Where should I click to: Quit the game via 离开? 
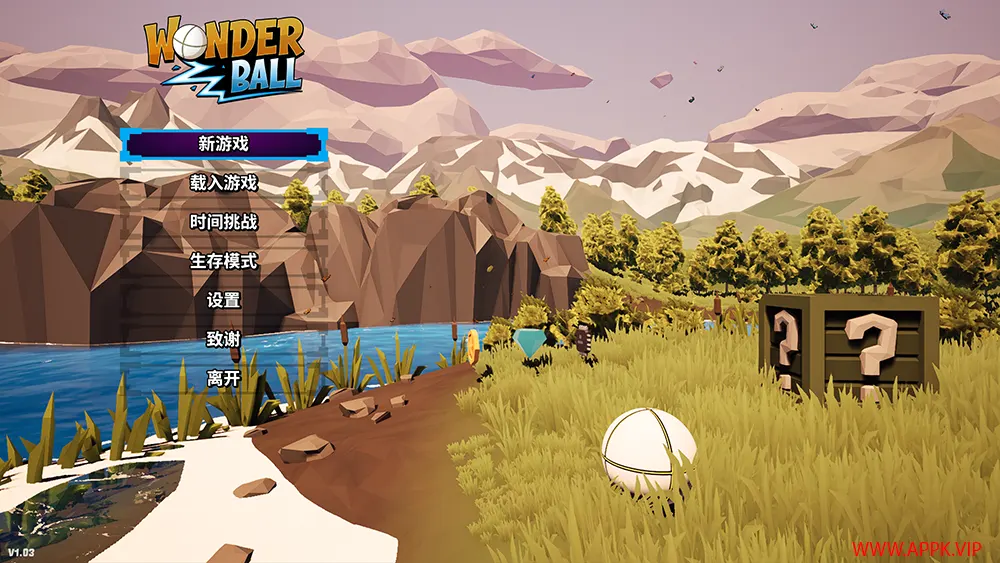click(224, 378)
